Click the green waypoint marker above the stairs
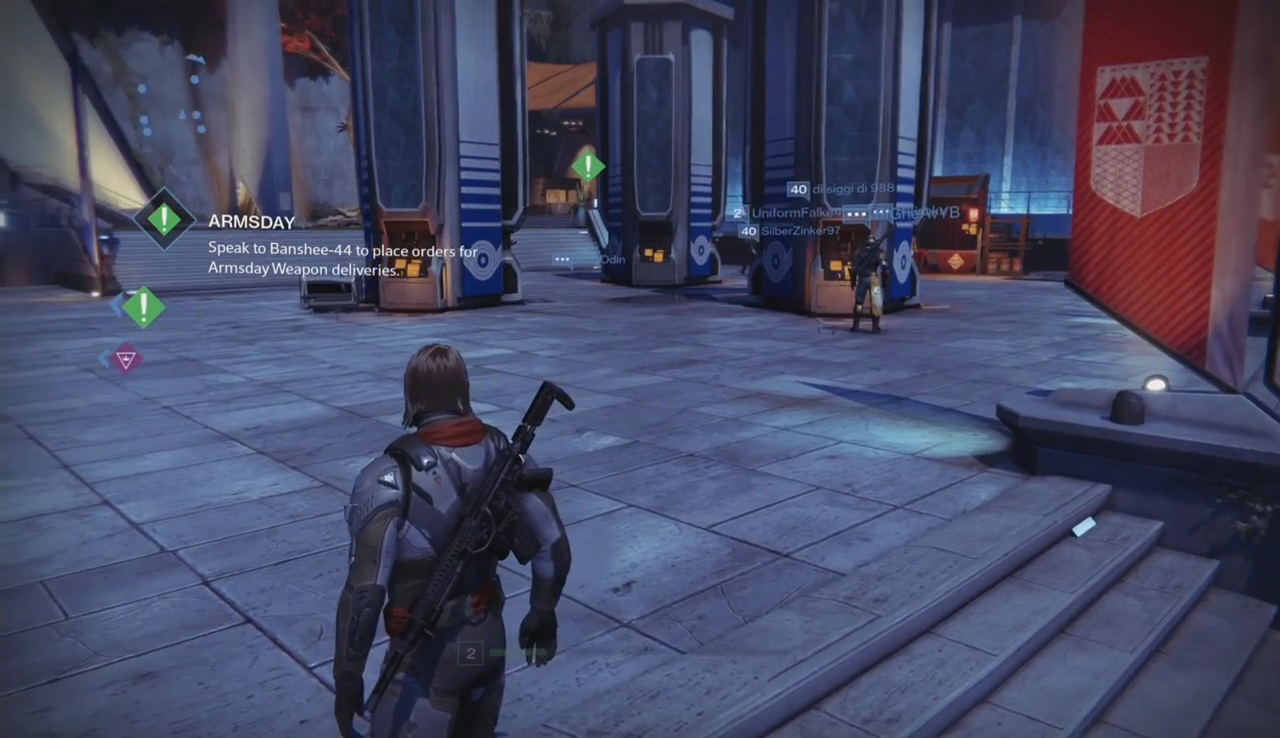Viewport: 1280px width, 738px height. [x=588, y=166]
